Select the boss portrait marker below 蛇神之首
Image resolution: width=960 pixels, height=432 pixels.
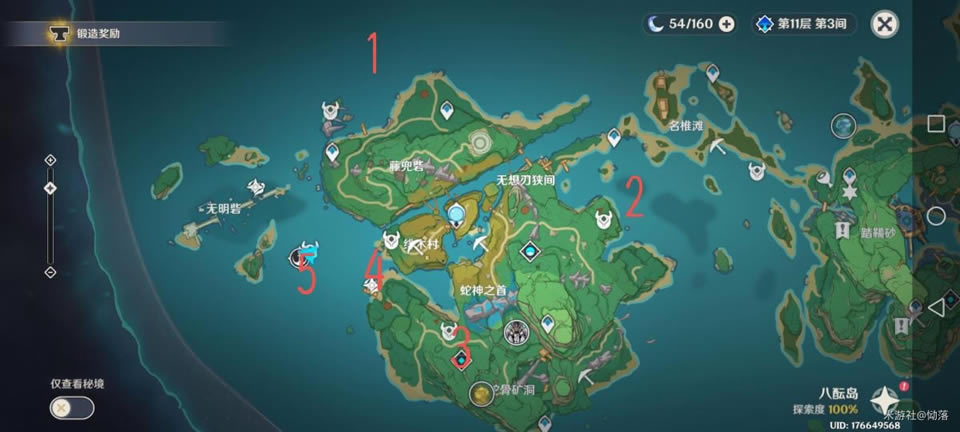tap(516, 332)
